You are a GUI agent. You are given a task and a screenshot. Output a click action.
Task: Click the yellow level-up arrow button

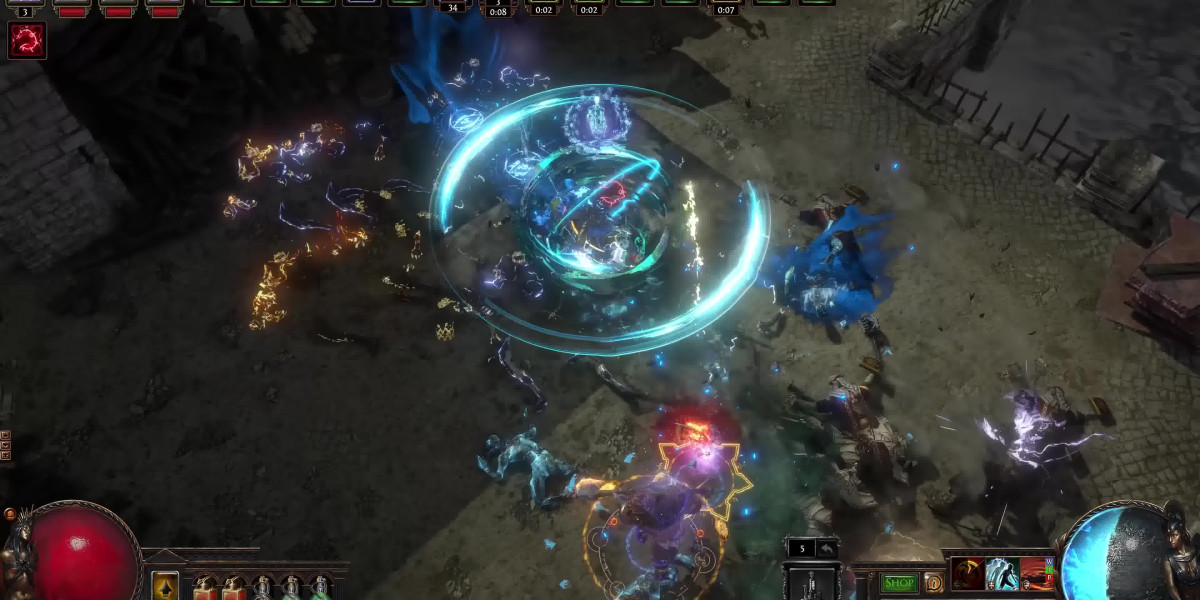165,586
